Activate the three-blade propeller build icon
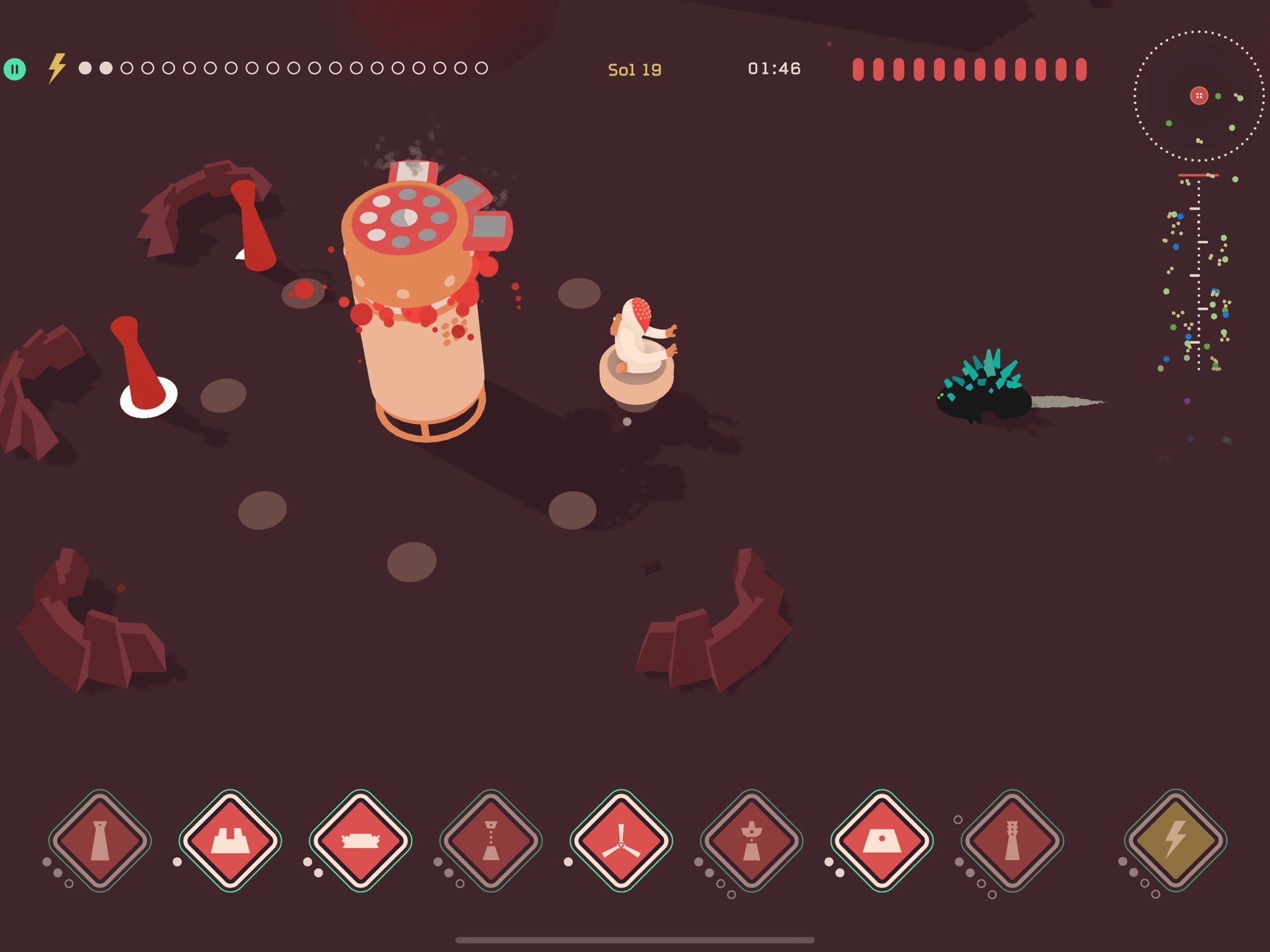The image size is (1270, 952). pyautogui.click(x=621, y=841)
